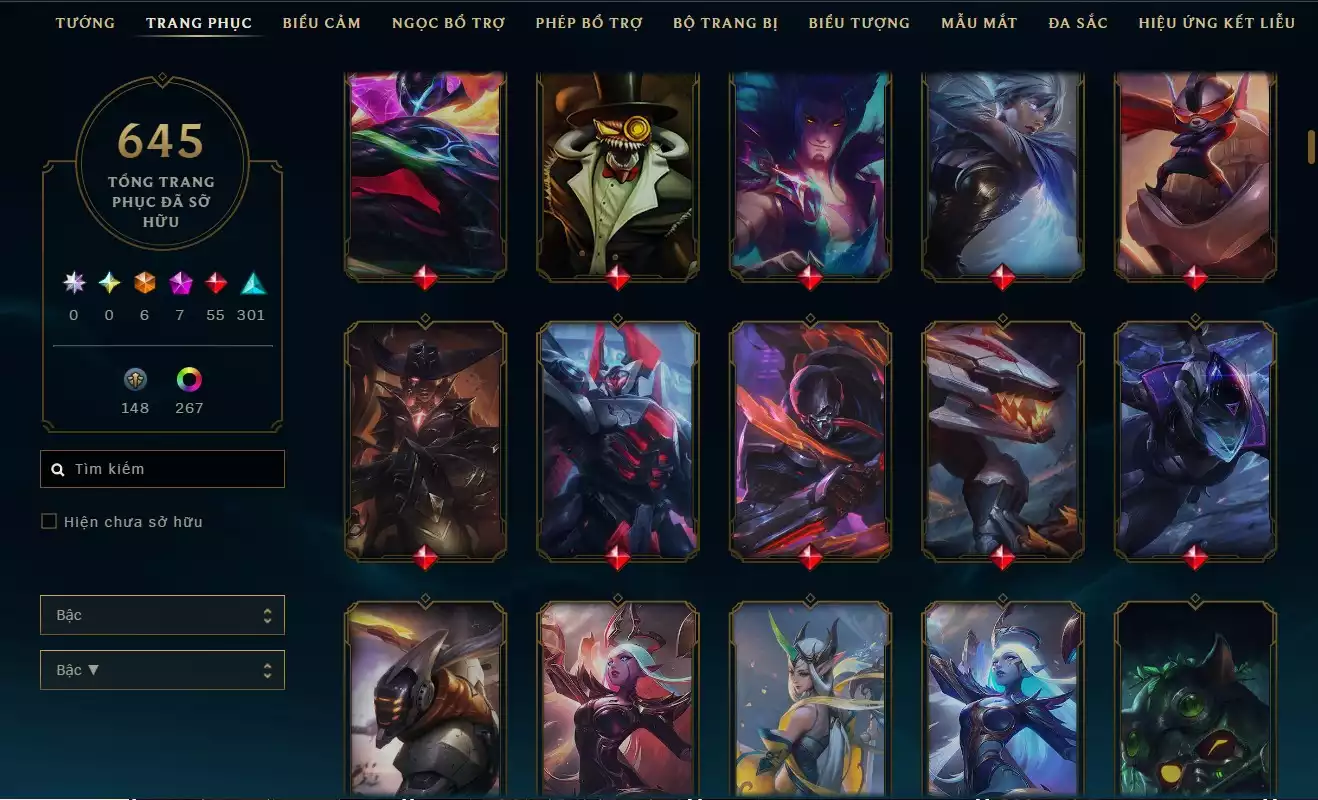Click the white Ultimate rarity star icon

coord(72,284)
